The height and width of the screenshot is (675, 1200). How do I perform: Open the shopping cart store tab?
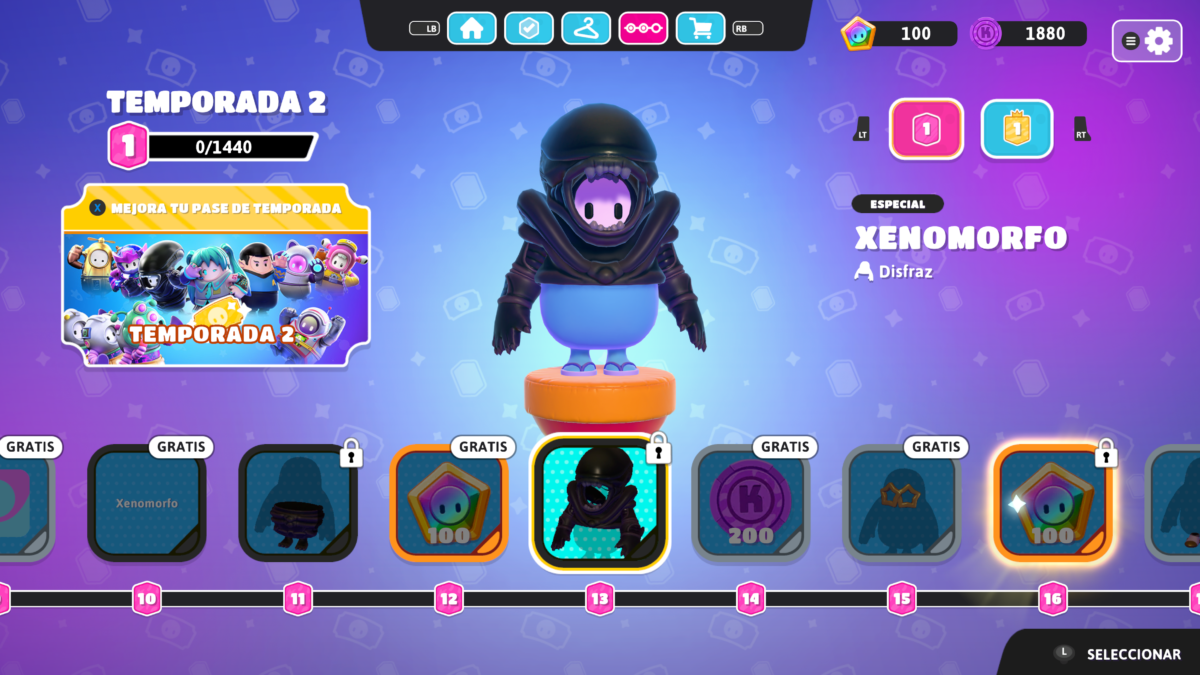pyautogui.click(x=700, y=28)
